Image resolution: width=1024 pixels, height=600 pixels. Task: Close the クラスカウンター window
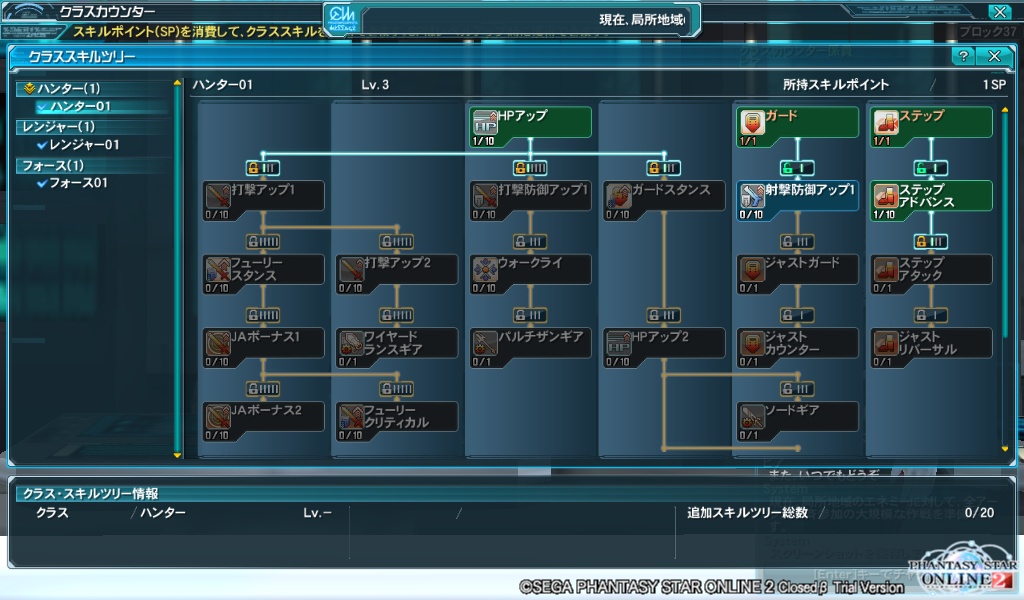click(x=998, y=12)
